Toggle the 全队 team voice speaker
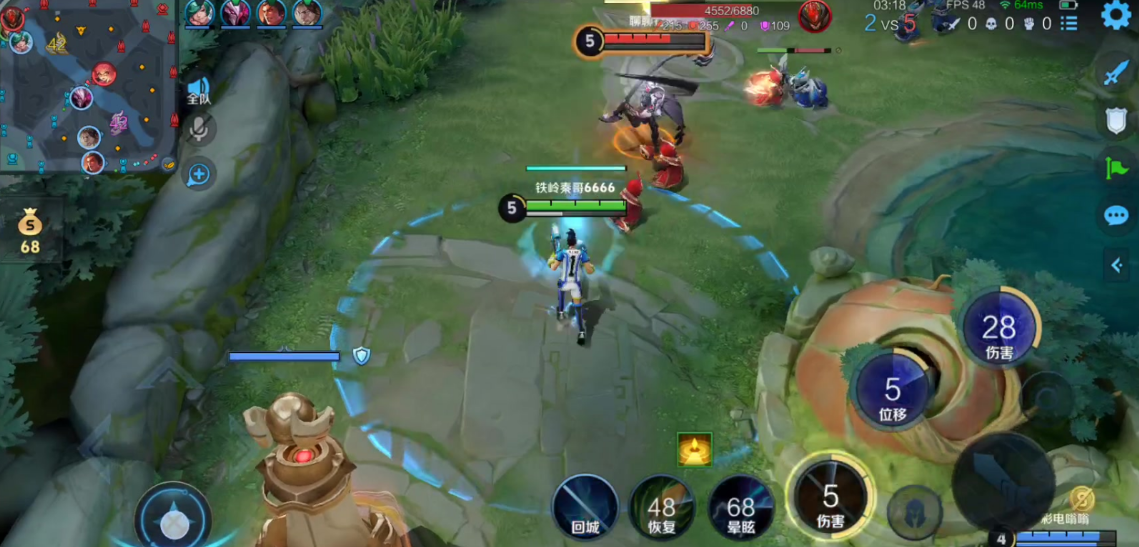Screen dimensions: 1139x547 tap(199, 92)
